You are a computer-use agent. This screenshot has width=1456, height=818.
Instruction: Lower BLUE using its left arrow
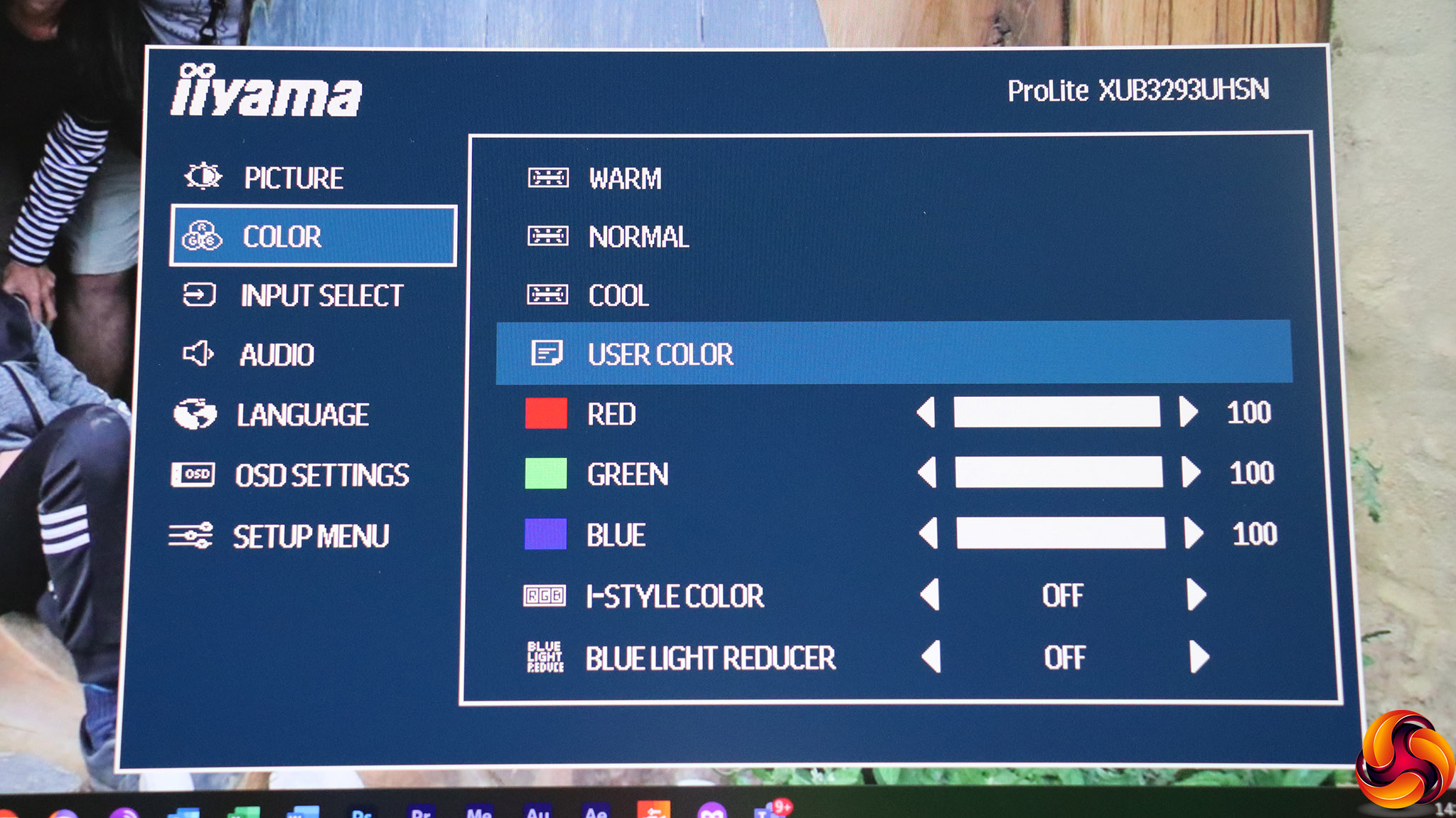pos(928,533)
